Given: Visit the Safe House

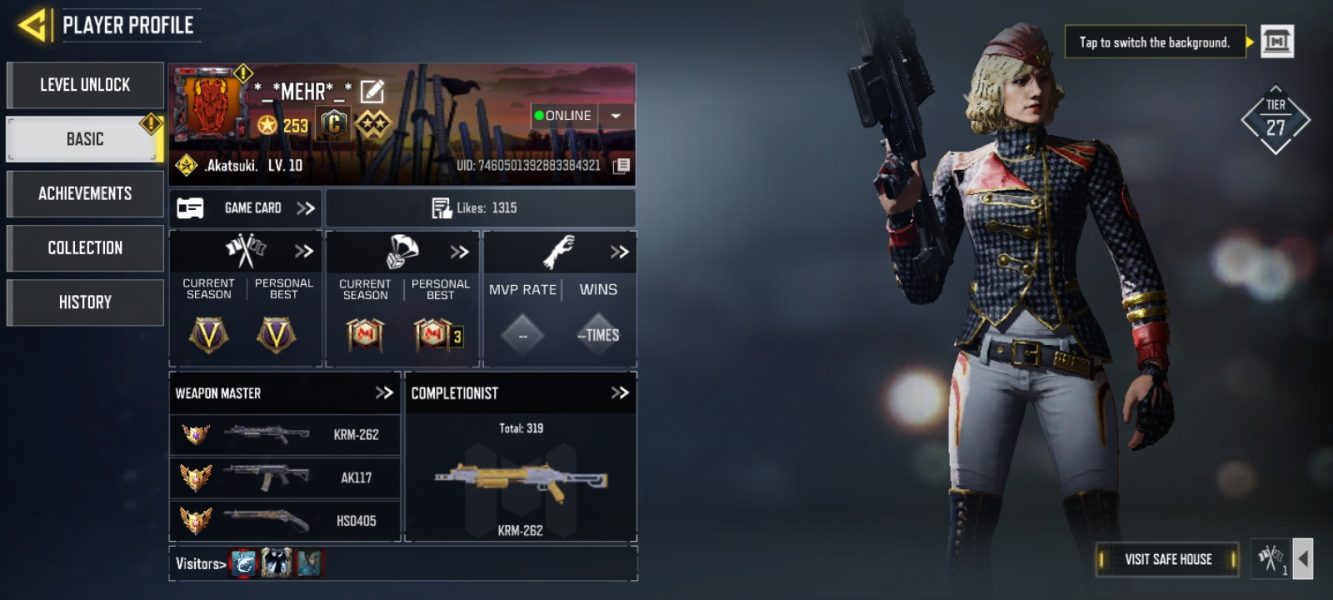Looking at the screenshot, I should point(1167,559).
